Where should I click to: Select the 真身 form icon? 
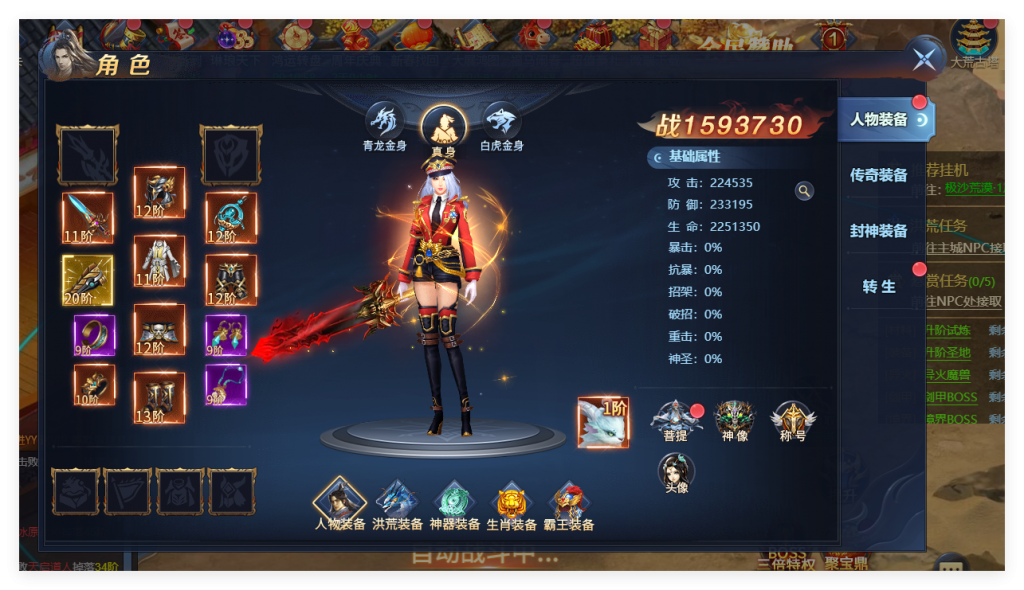tap(443, 126)
